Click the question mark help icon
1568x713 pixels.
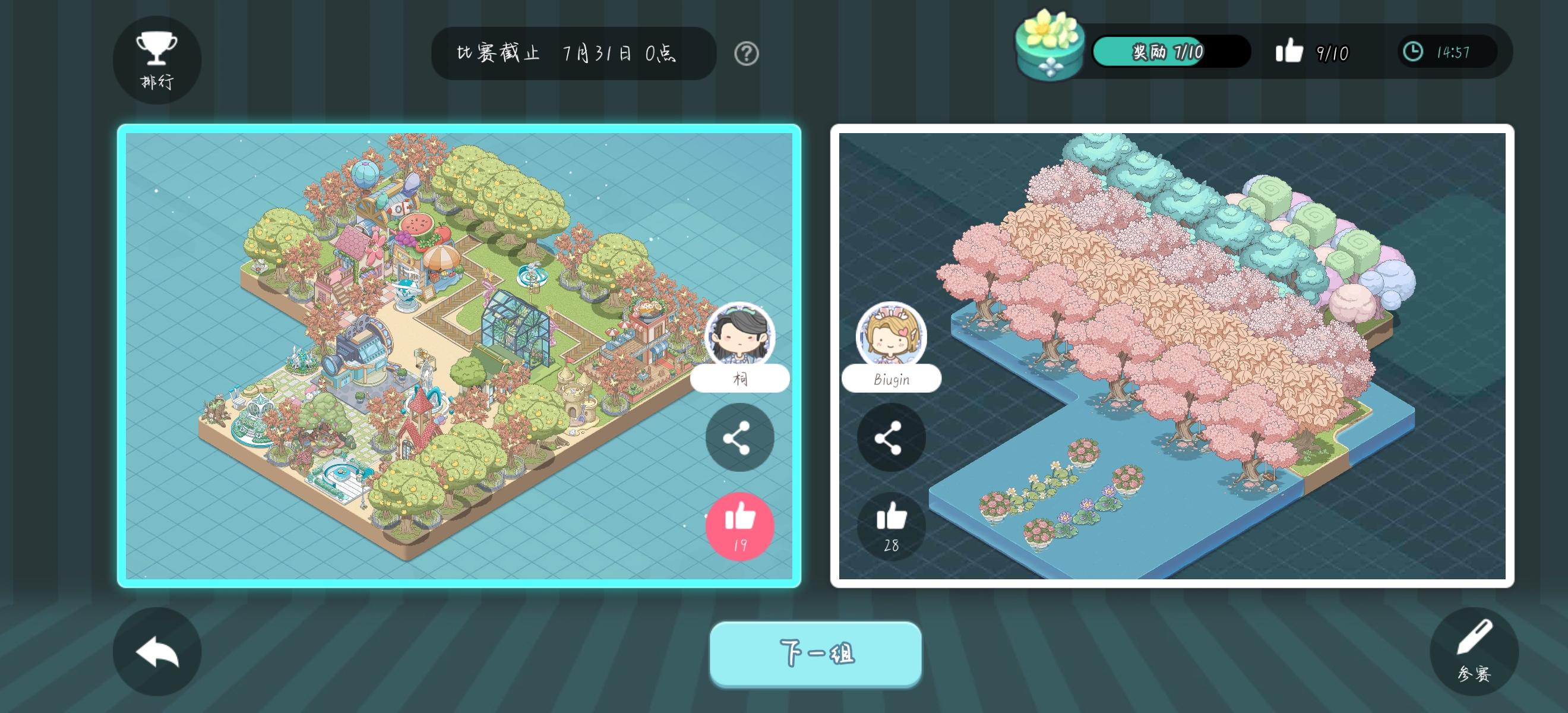click(746, 54)
